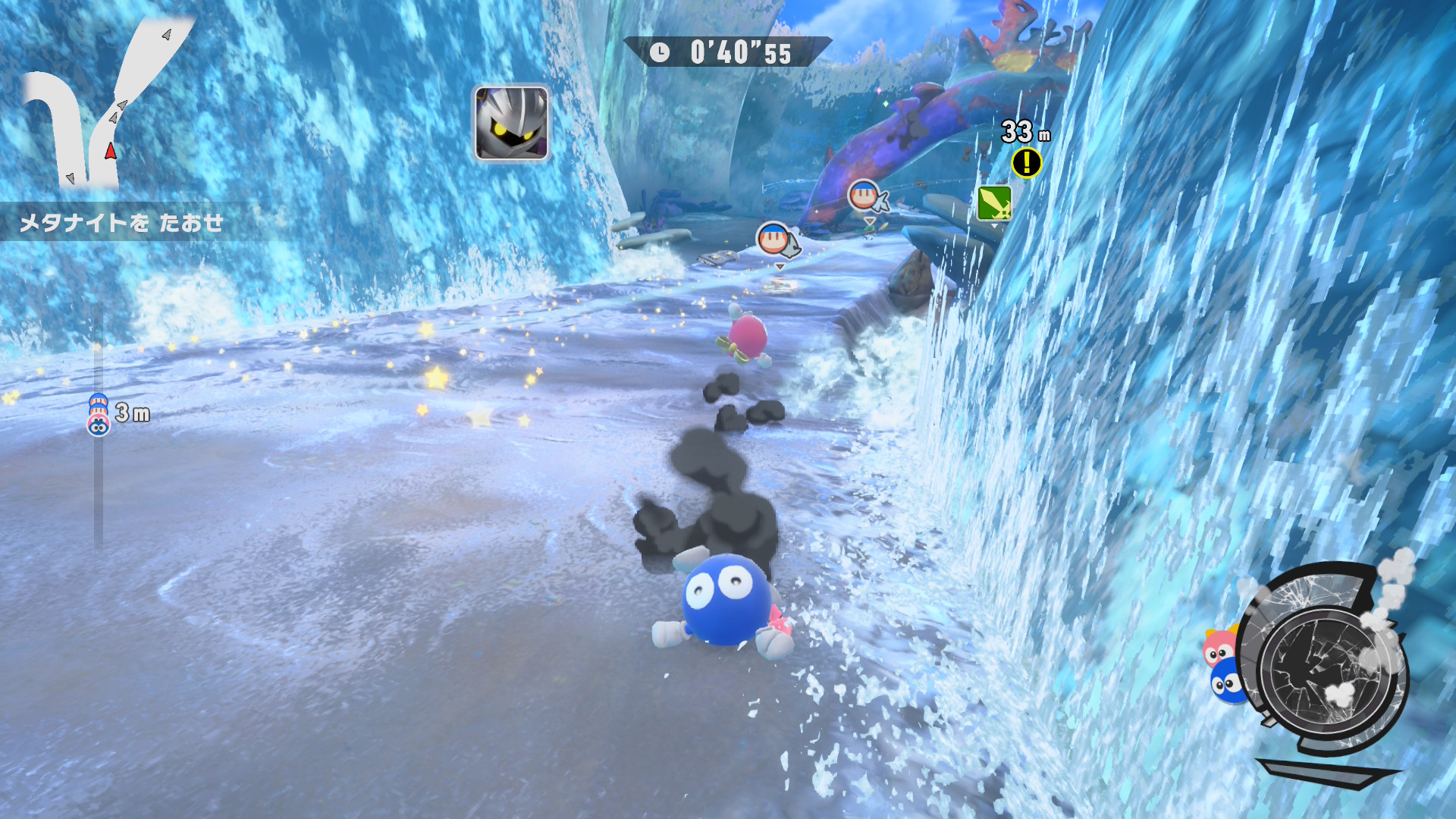Click the rider stack icon on progress bar
Screen dimensions: 1456x819
[x=99, y=414]
